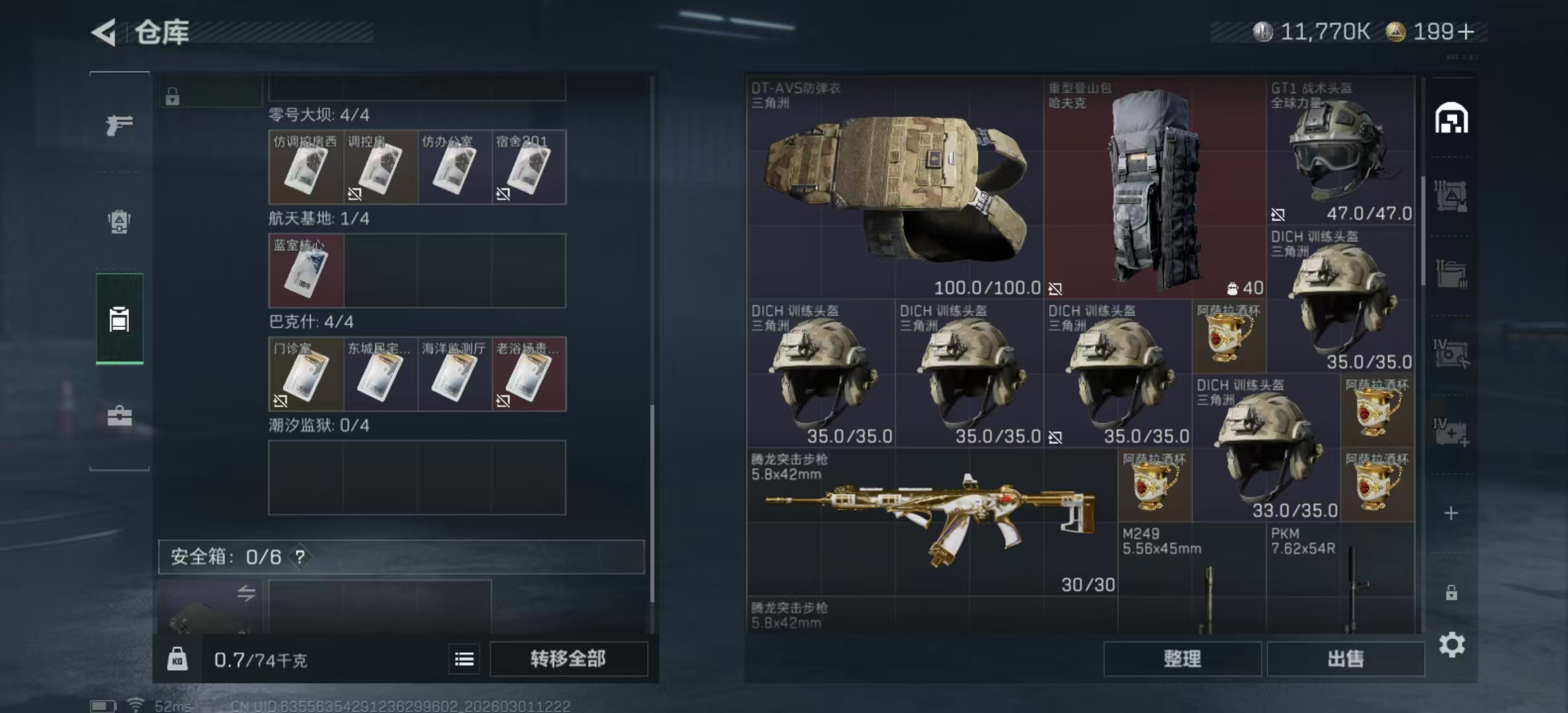Open the list view icon next to weight display
1568x713 pixels.
click(464, 660)
